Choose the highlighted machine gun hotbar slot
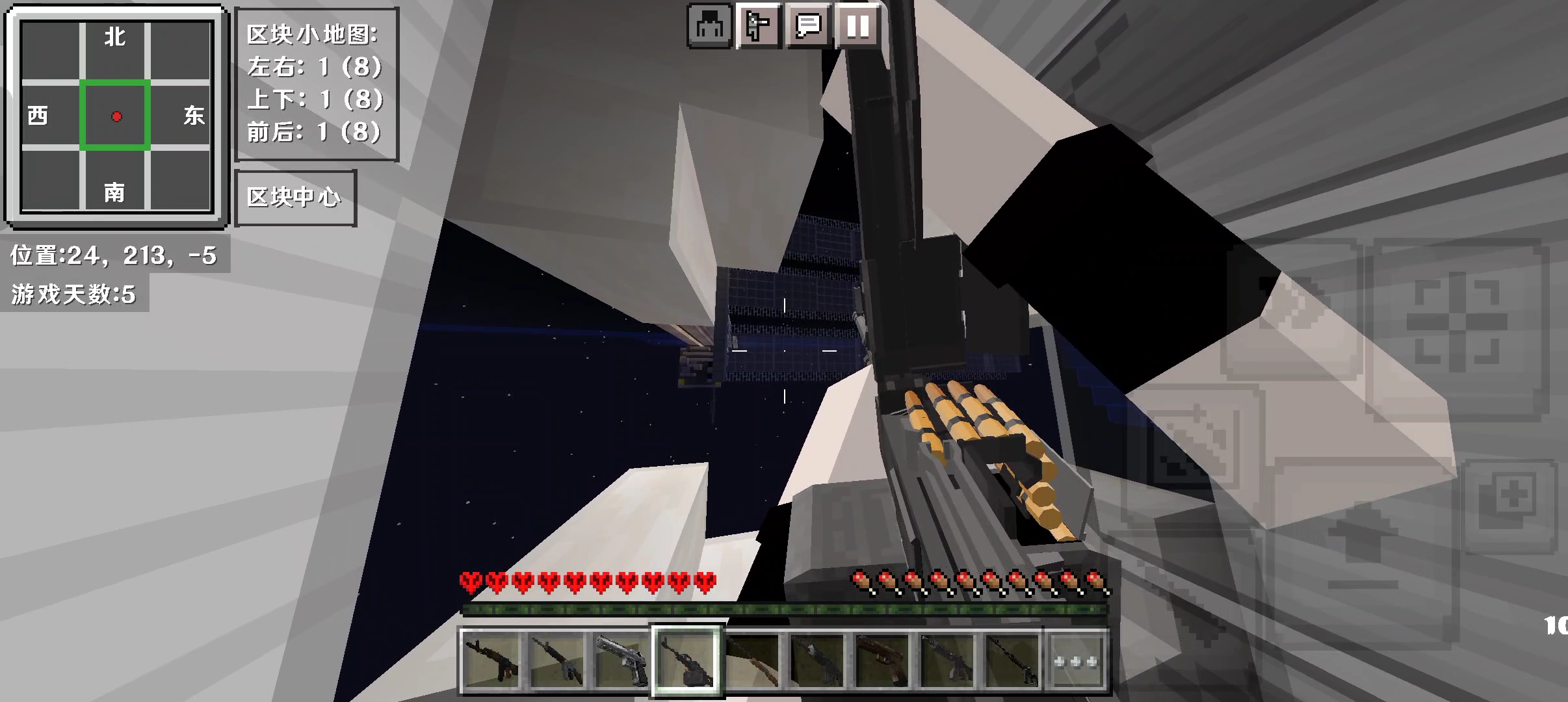This screenshot has width=1568, height=702. point(686,661)
